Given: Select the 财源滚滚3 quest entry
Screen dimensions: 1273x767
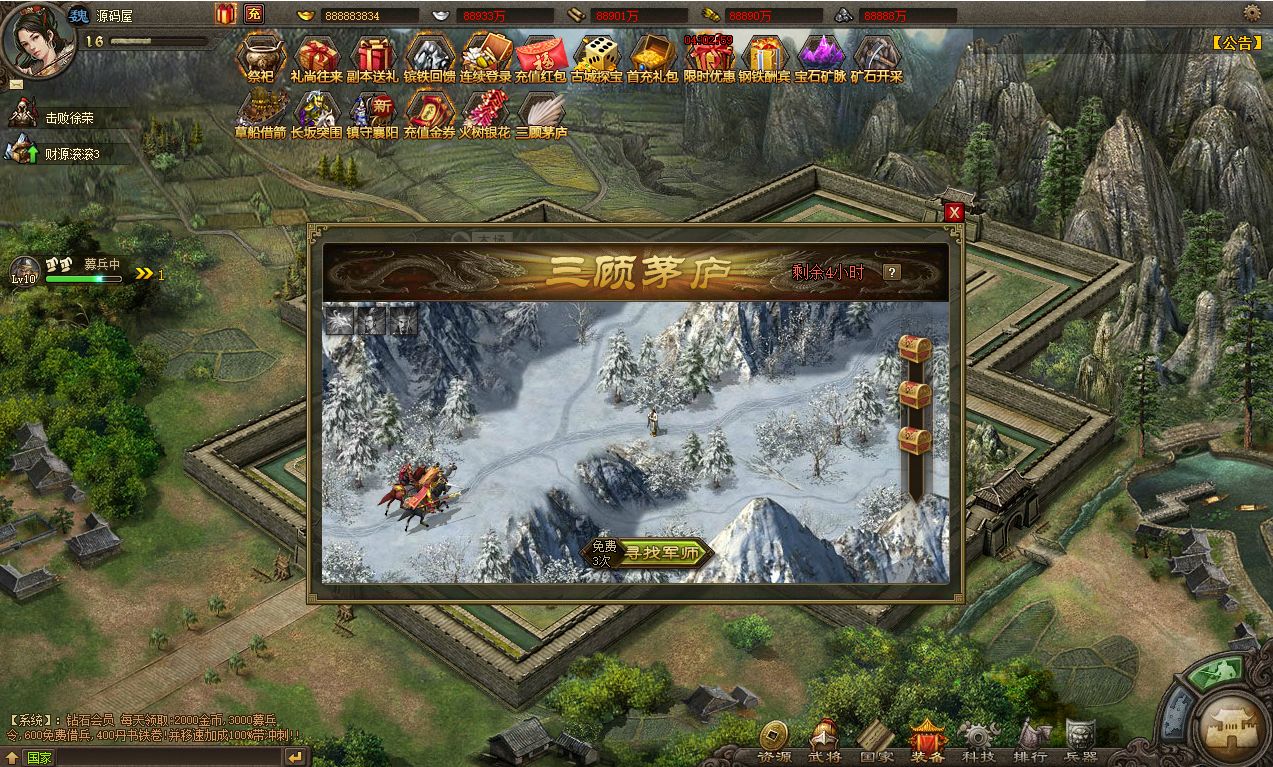Looking at the screenshot, I should (70, 154).
